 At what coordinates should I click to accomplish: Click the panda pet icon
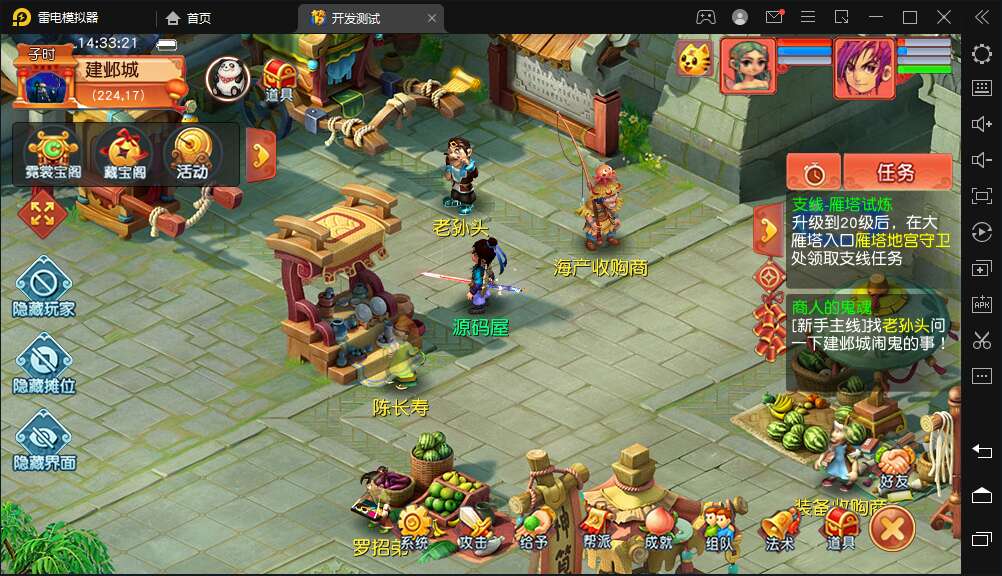(x=227, y=77)
